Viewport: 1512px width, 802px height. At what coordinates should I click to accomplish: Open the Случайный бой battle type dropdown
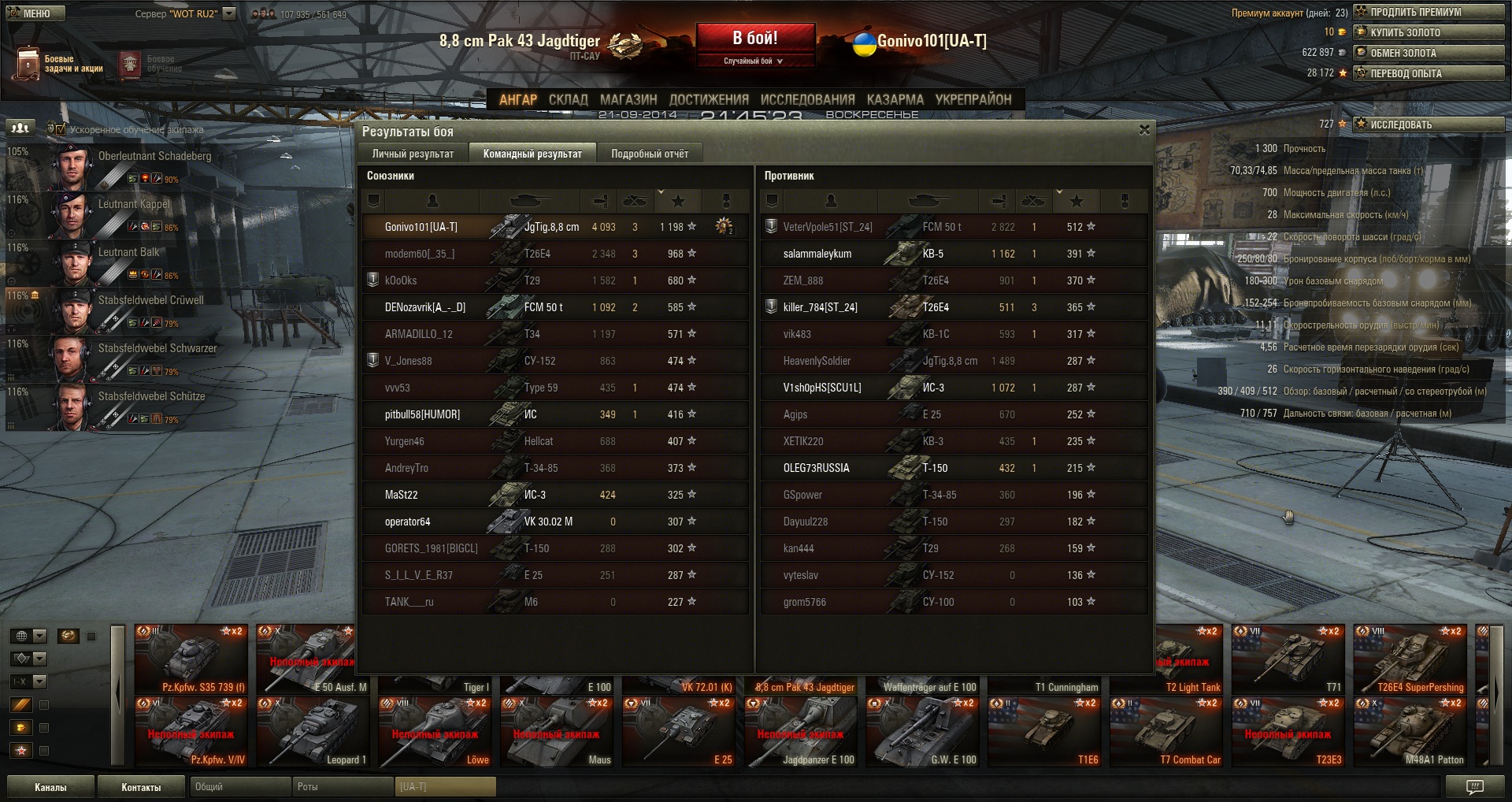click(x=754, y=61)
